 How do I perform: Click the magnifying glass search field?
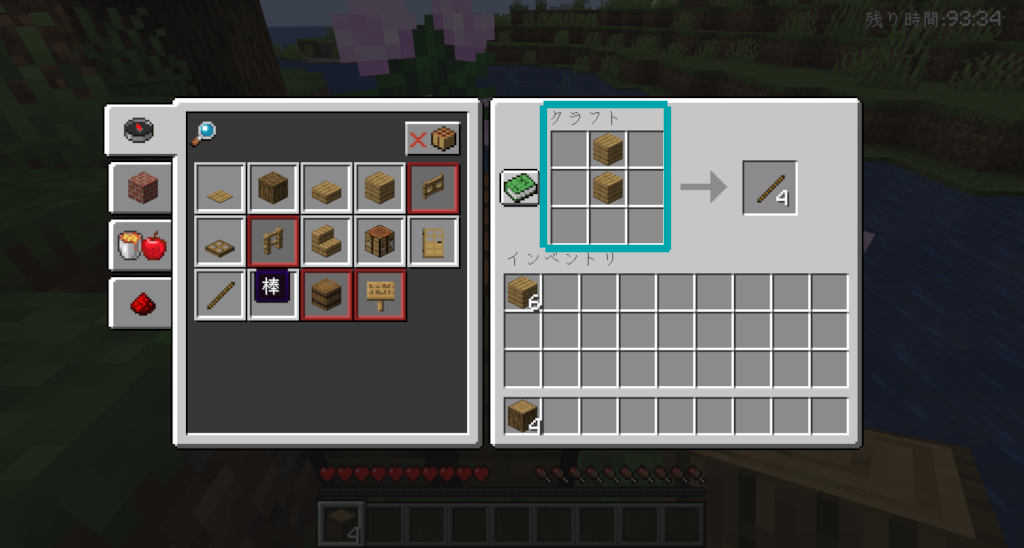(x=203, y=132)
